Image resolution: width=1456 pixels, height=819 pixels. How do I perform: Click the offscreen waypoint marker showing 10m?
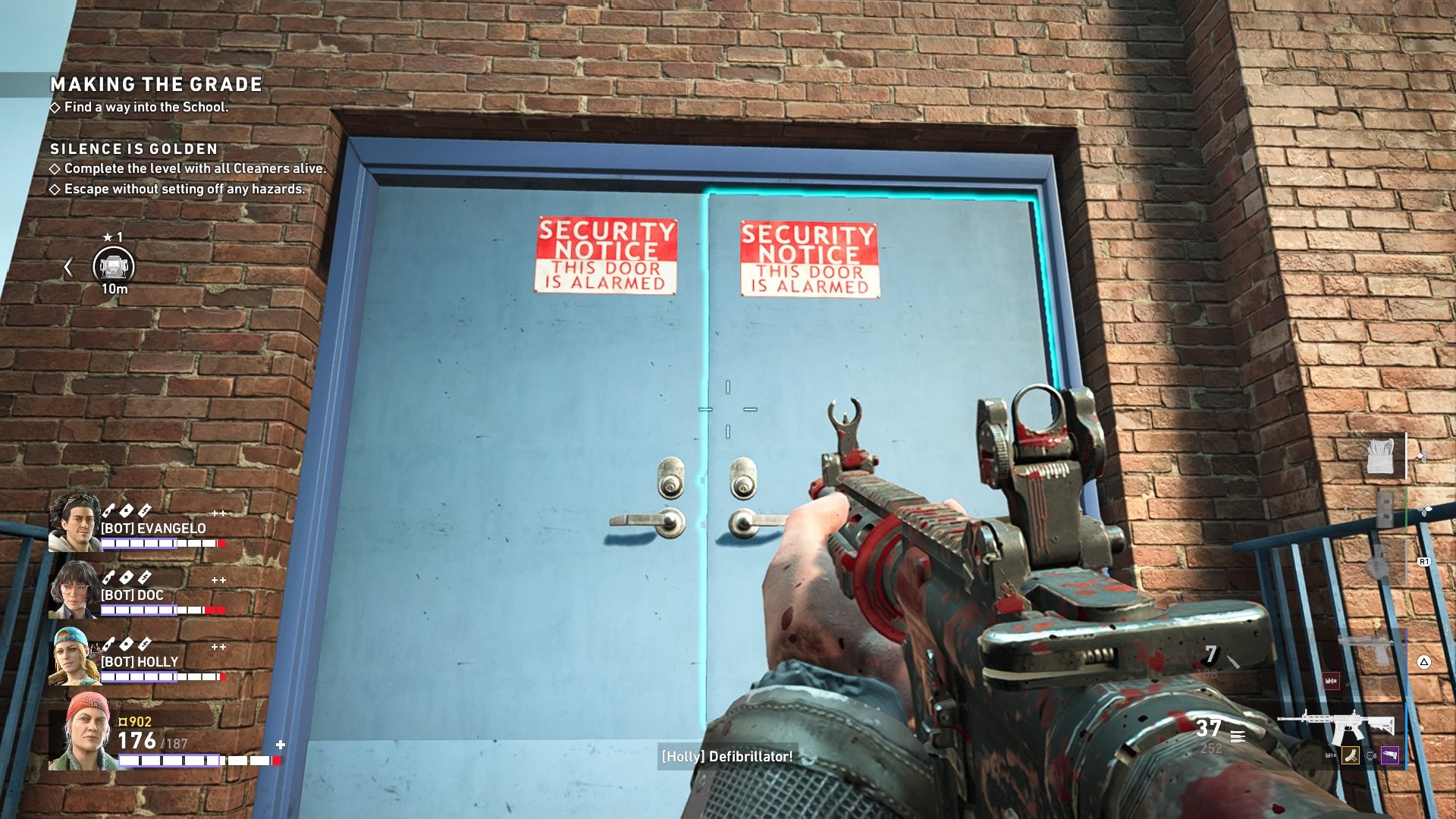[114, 266]
